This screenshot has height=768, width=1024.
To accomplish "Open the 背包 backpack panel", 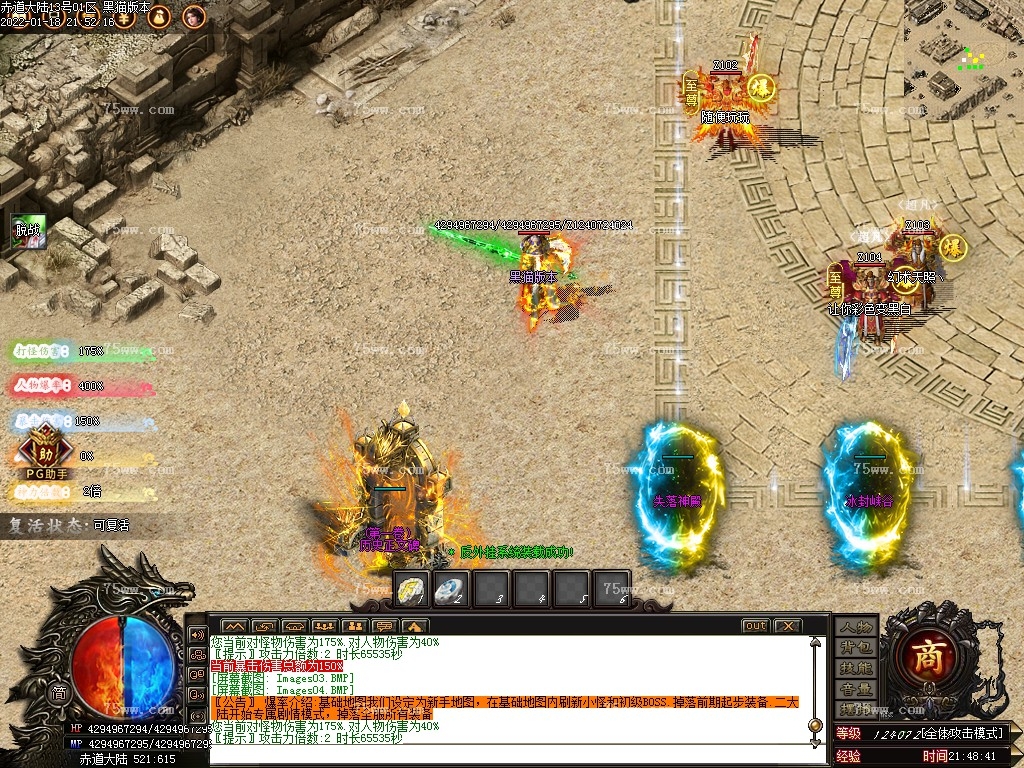I will coord(856,648).
